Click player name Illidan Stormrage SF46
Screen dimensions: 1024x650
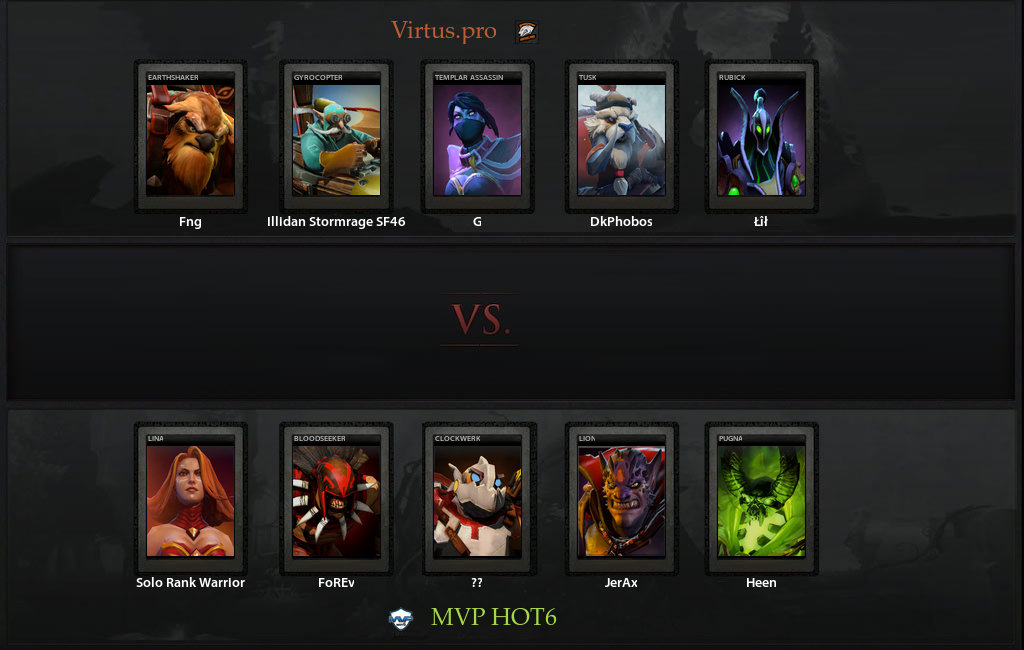pyautogui.click(x=336, y=222)
